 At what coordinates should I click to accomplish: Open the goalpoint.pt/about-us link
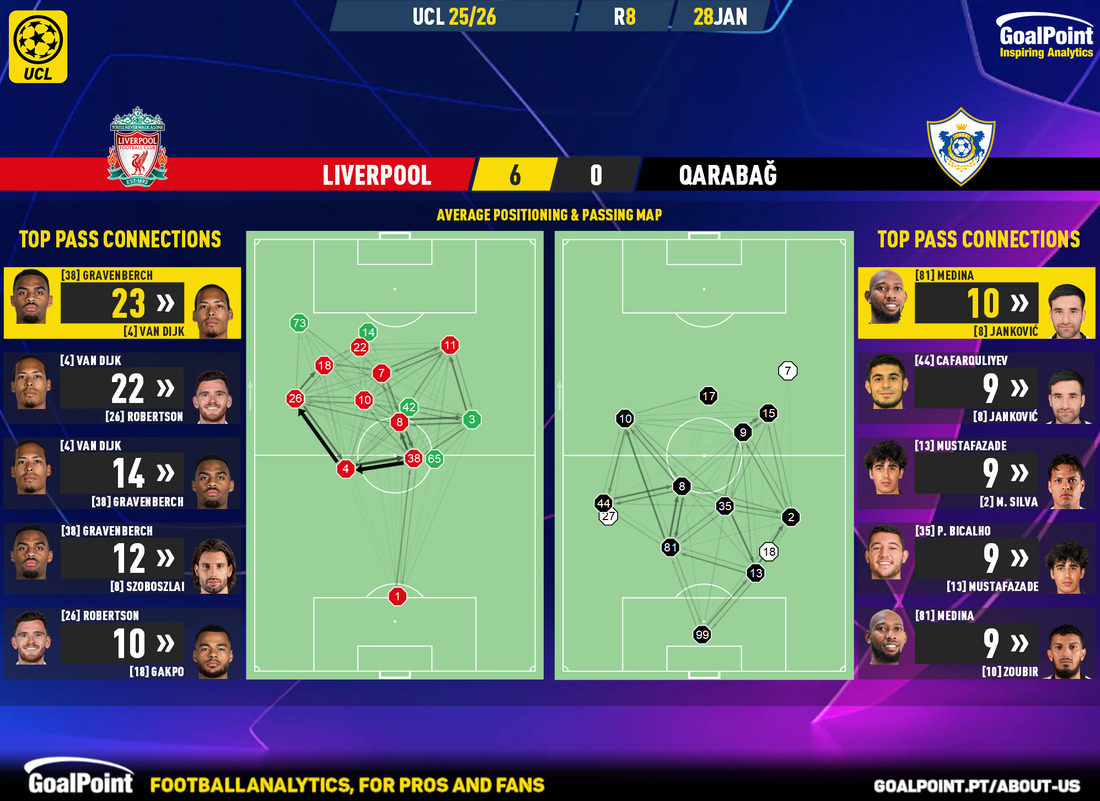[978, 786]
